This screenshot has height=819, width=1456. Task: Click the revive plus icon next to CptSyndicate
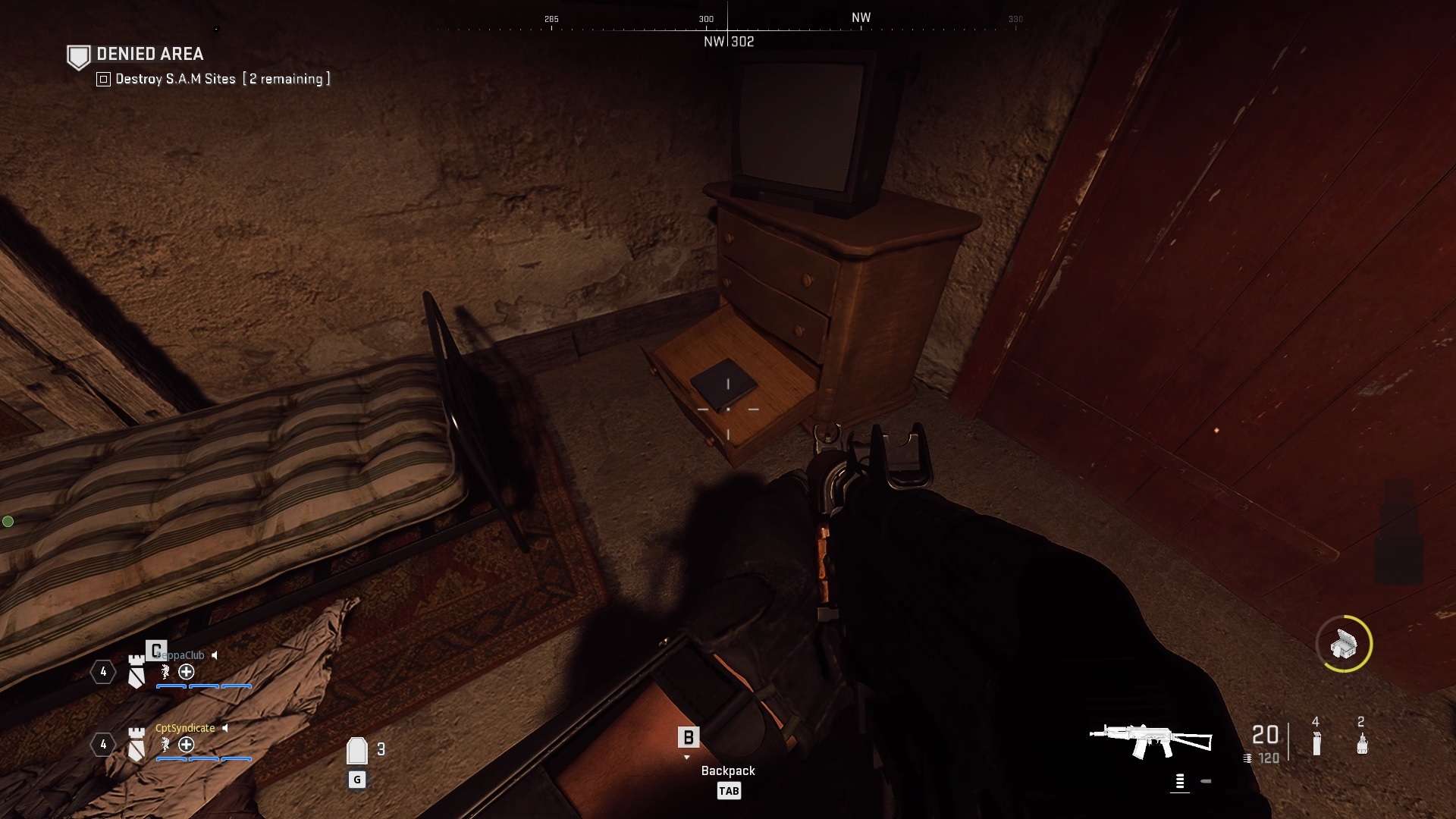click(x=186, y=745)
